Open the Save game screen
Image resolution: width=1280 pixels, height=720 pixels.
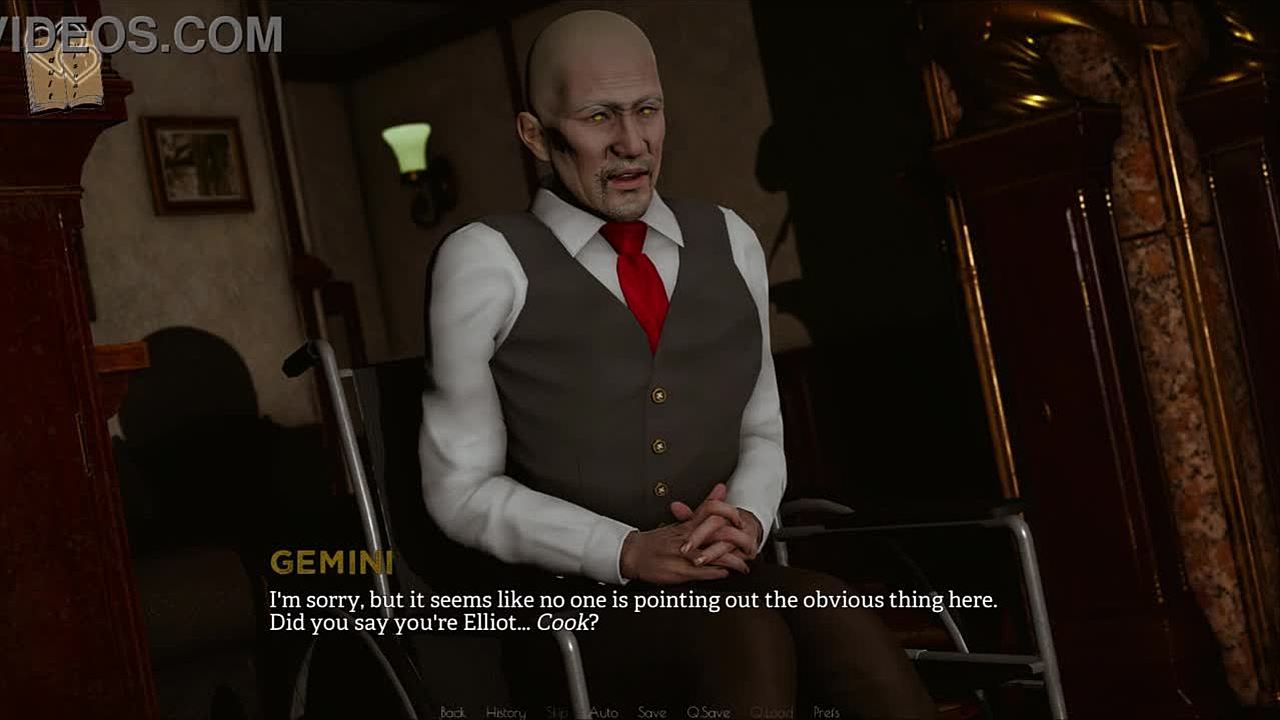(x=652, y=712)
